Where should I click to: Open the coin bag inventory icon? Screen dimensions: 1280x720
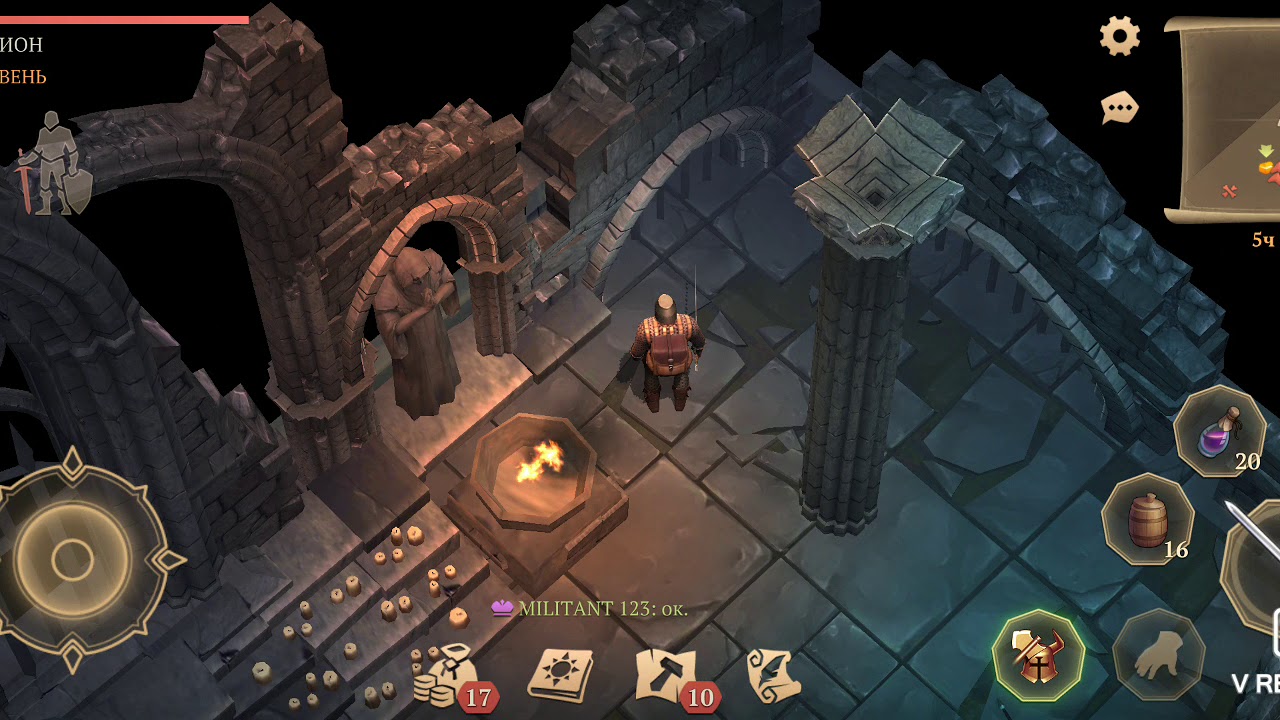tap(445, 677)
